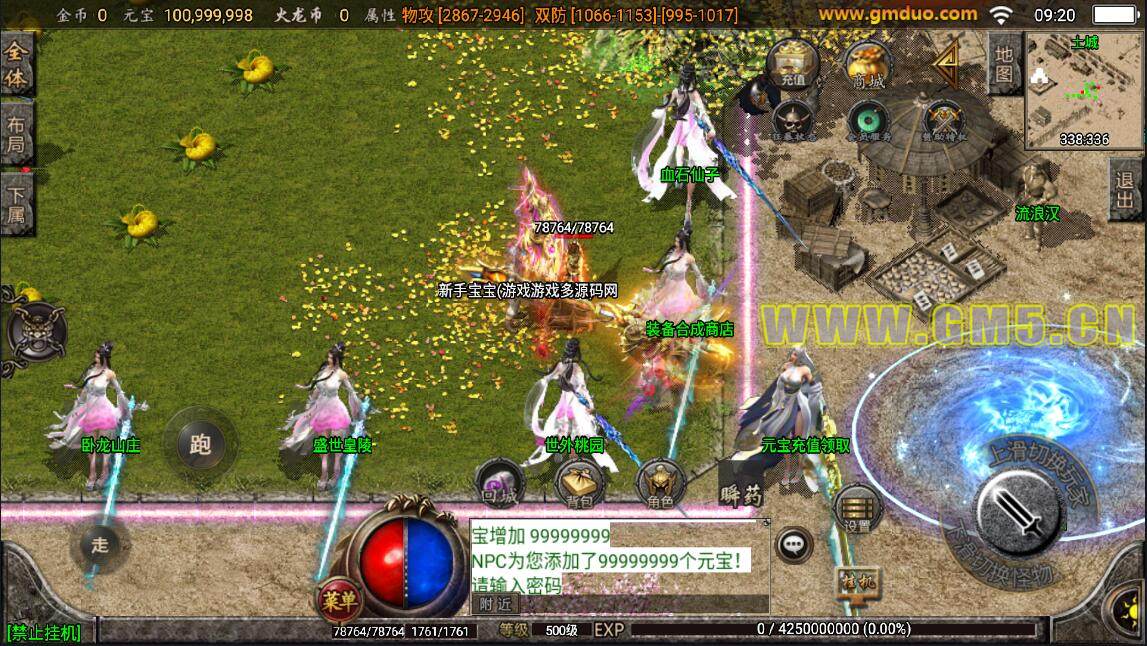Image resolution: width=1147 pixels, height=646 pixels.
Task: Open the crossed swords sponsor privilege icon
Action: [943, 120]
